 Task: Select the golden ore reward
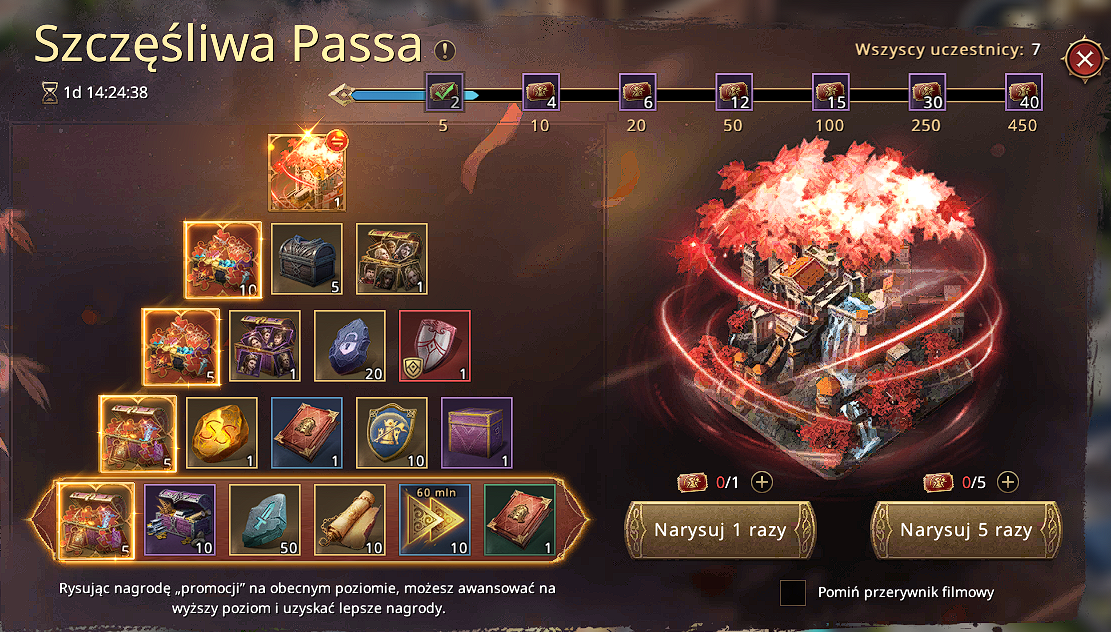(x=222, y=433)
